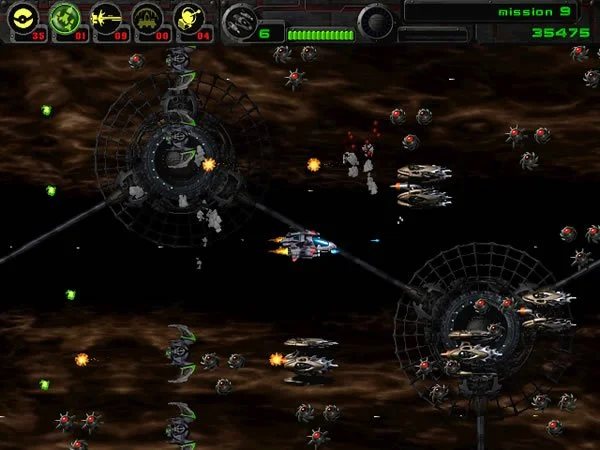Screen dimensions: 600x450
Task: Choose the laser beam weapon icon
Action: tap(106, 18)
